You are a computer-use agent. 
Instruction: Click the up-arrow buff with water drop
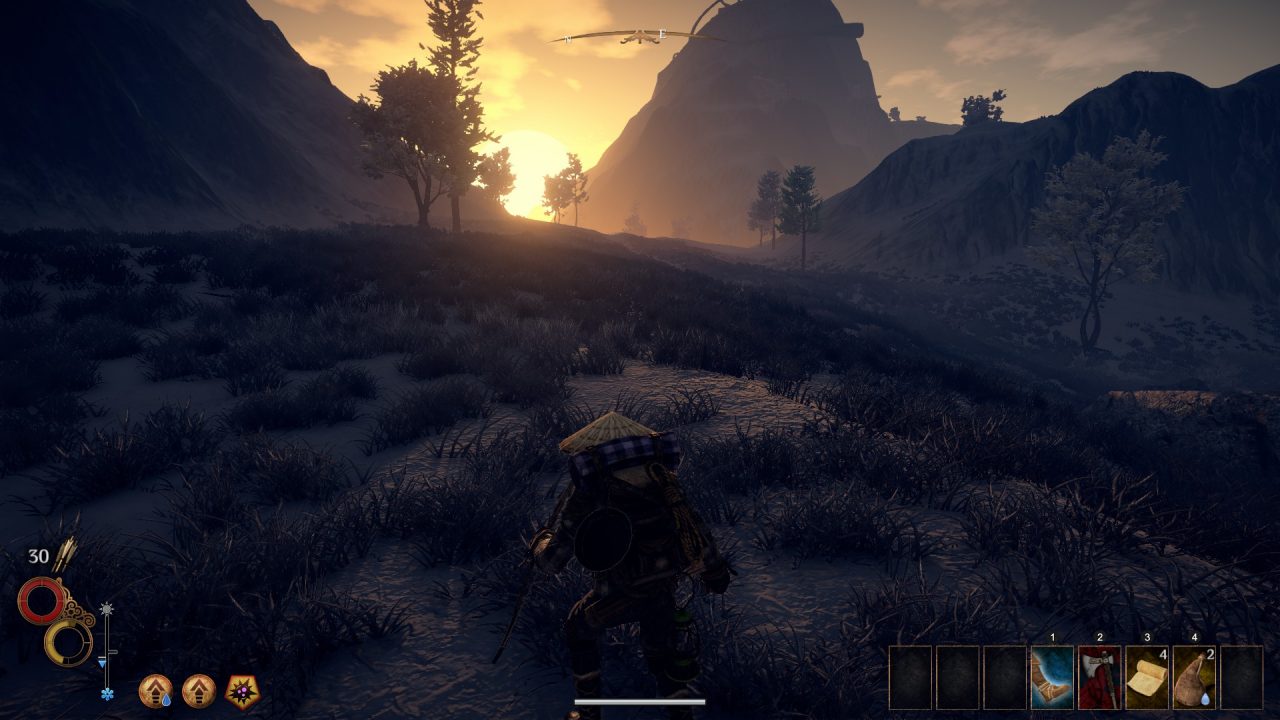[x=155, y=690]
